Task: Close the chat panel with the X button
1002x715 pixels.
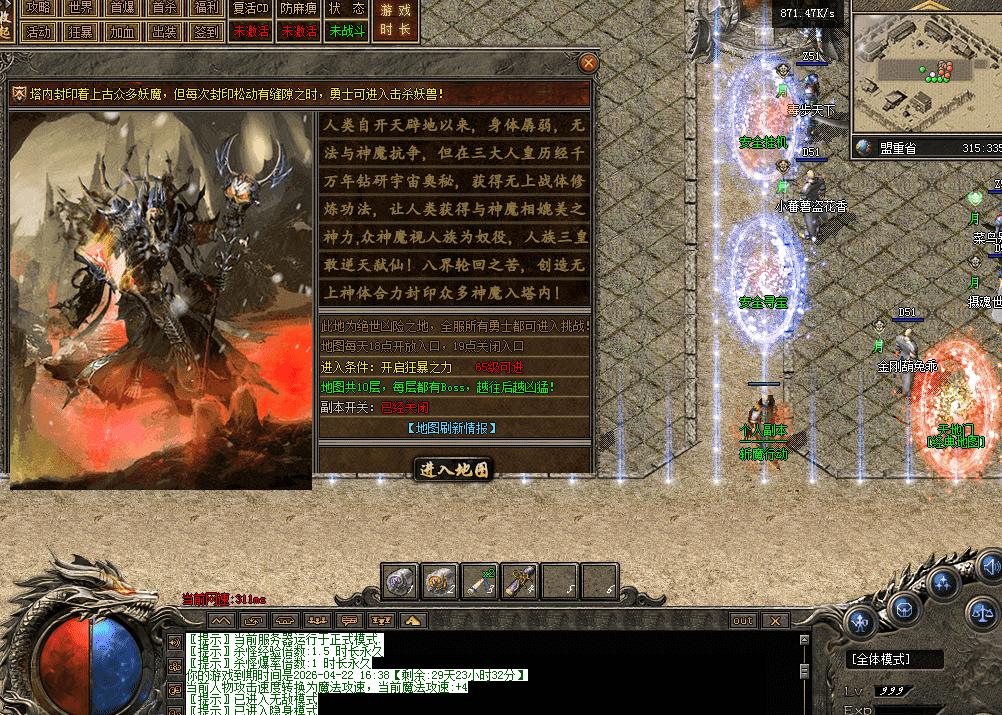Action: 774,621
